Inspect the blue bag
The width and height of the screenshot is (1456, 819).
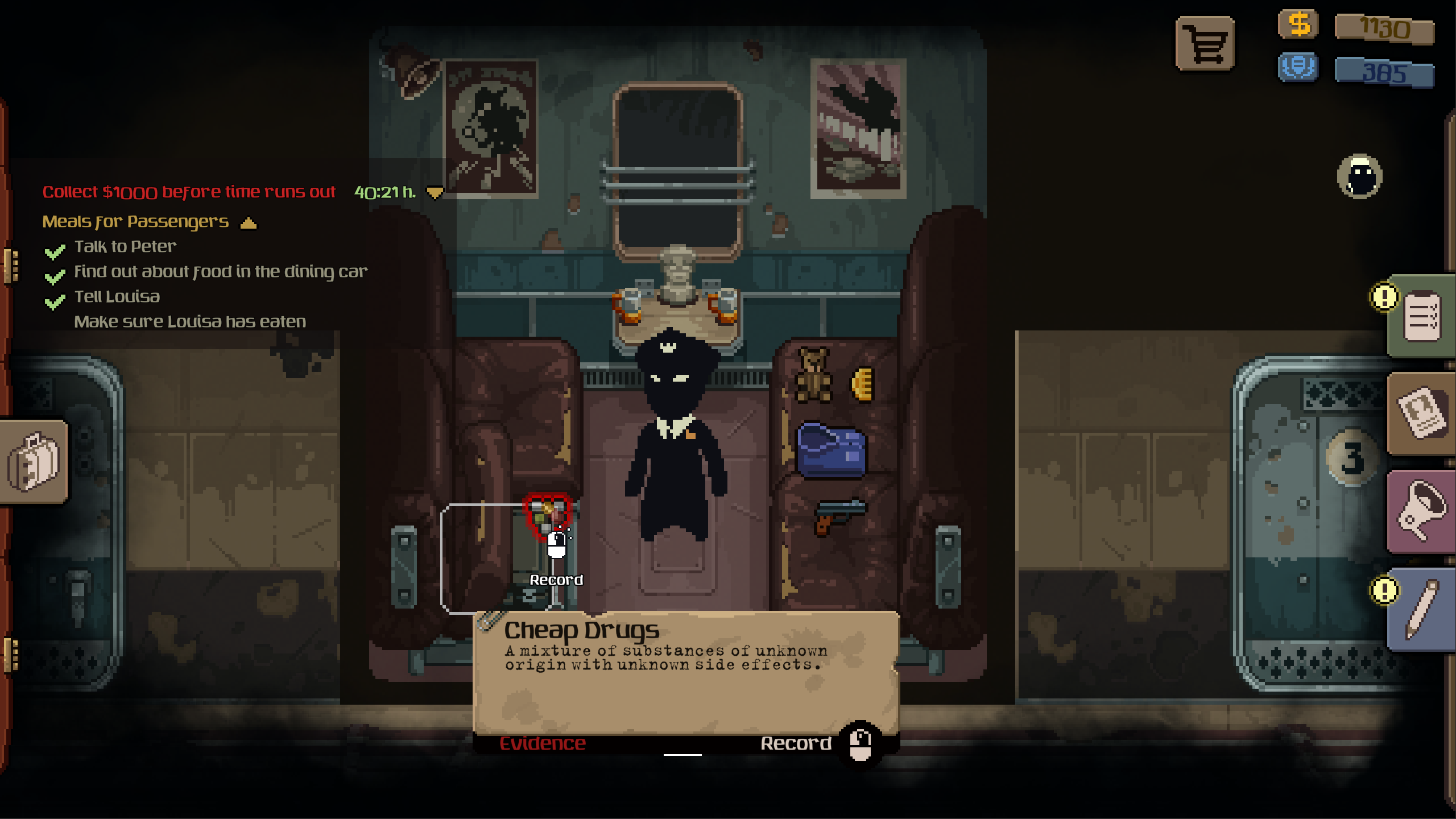[x=832, y=450]
